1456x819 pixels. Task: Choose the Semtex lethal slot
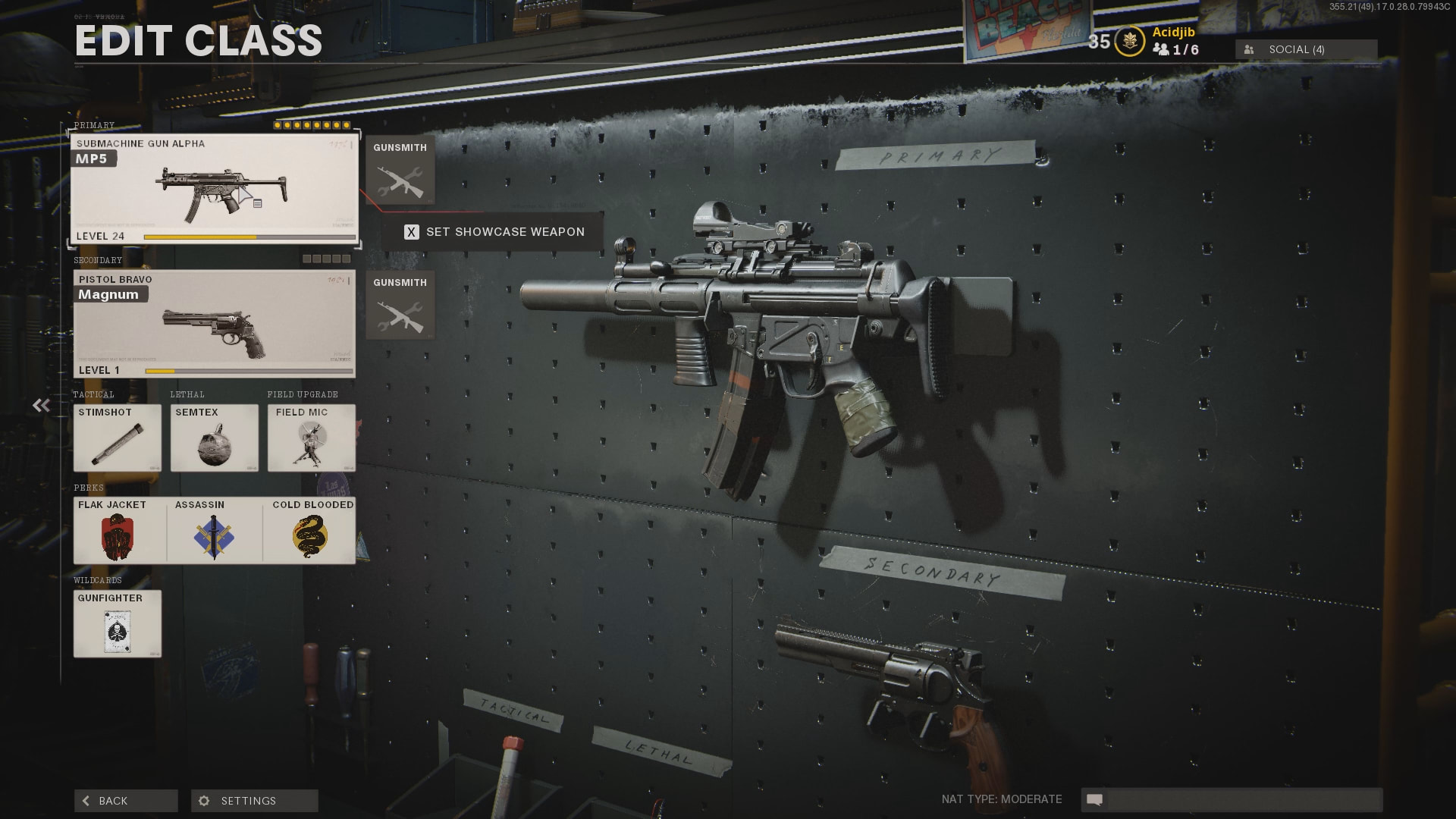coord(215,438)
